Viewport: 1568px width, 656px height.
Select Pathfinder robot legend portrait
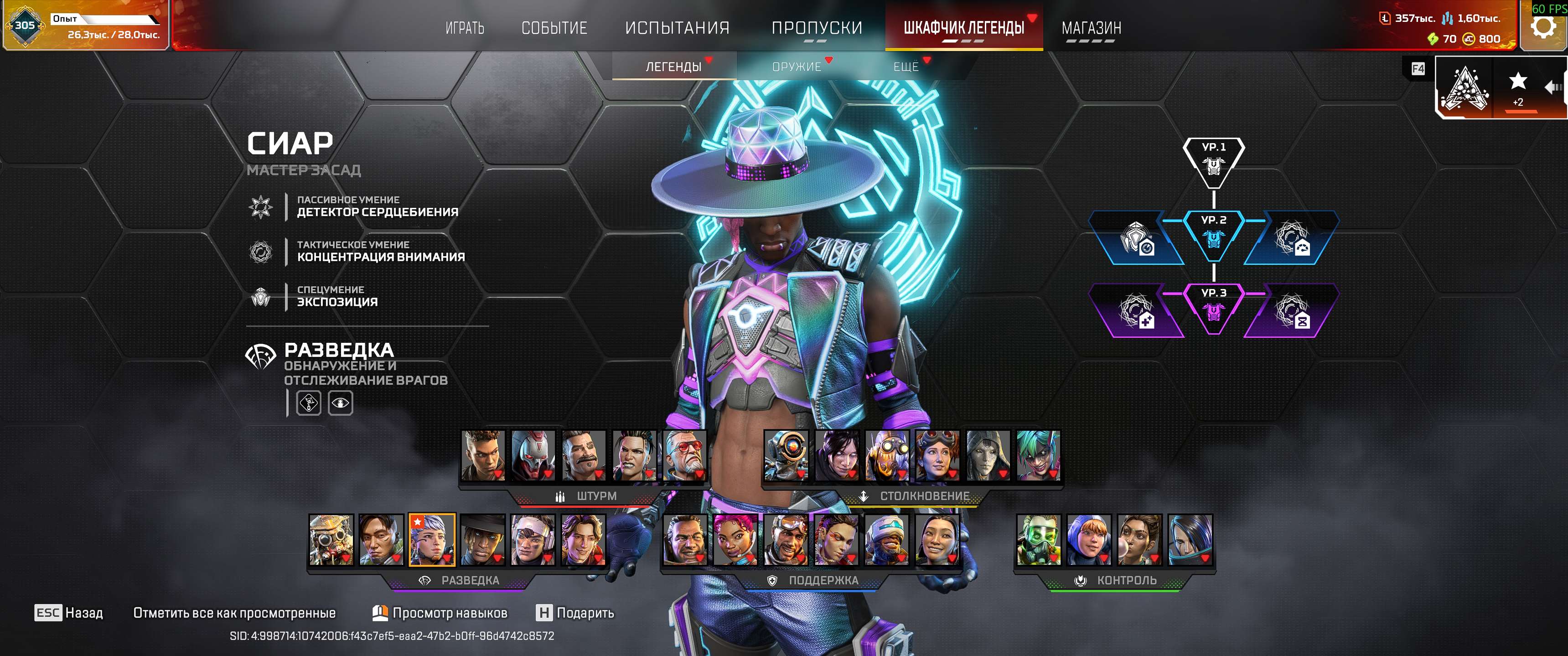(786, 455)
